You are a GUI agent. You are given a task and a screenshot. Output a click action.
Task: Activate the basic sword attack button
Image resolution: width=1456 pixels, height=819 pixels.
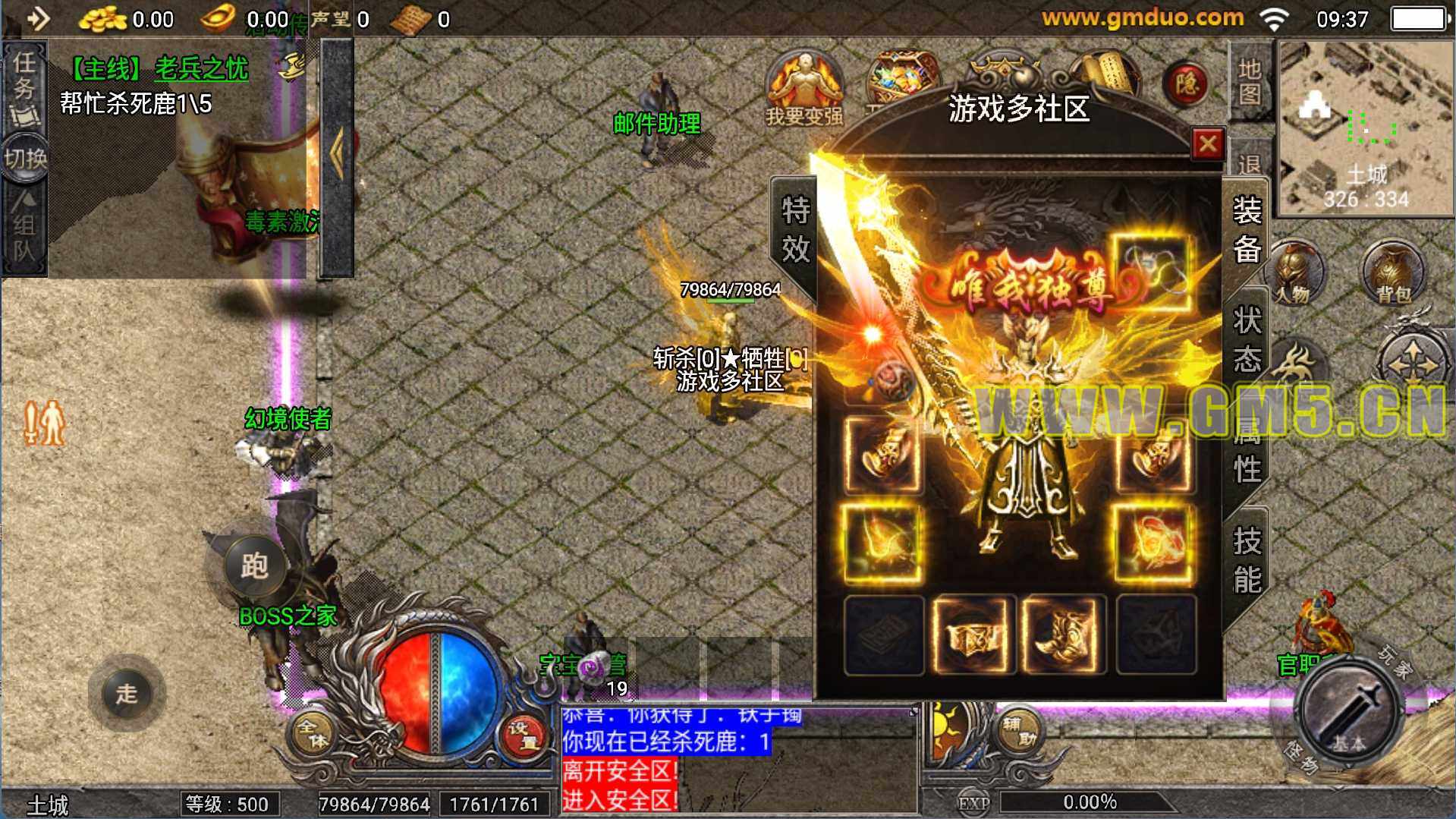pyautogui.click(x=1351, y=711)
